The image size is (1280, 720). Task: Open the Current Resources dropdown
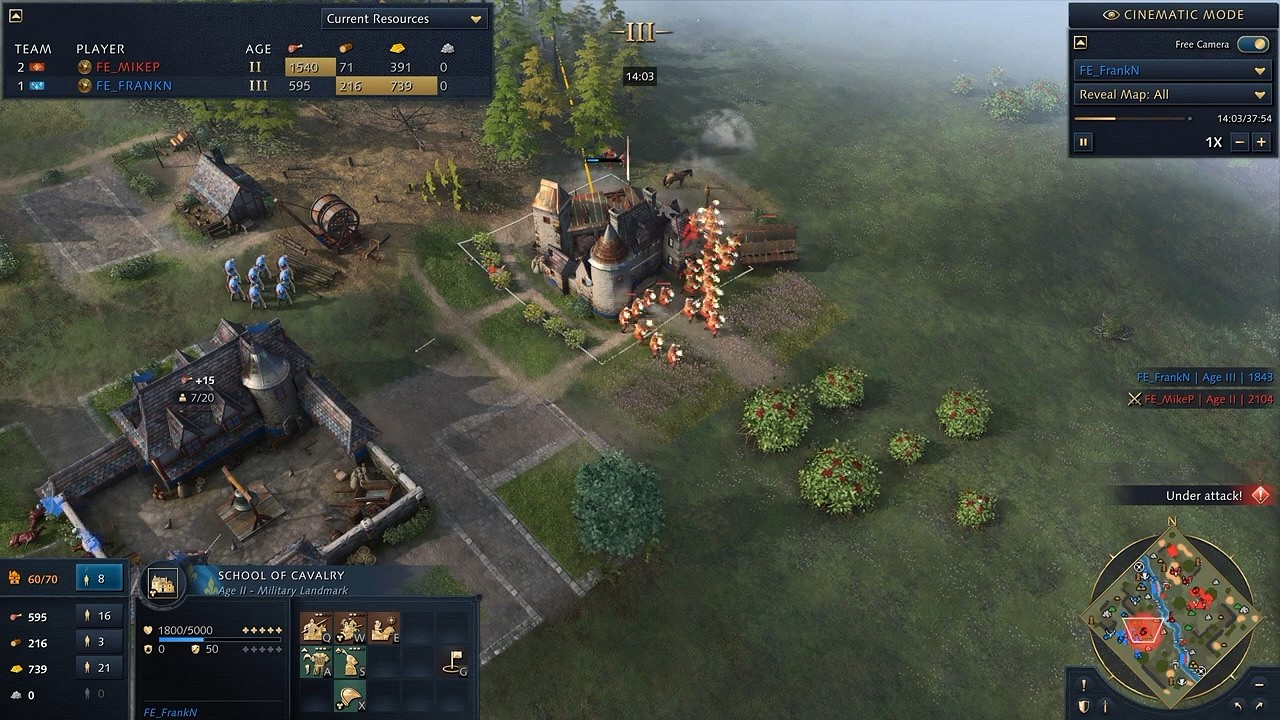coord(405,18)
